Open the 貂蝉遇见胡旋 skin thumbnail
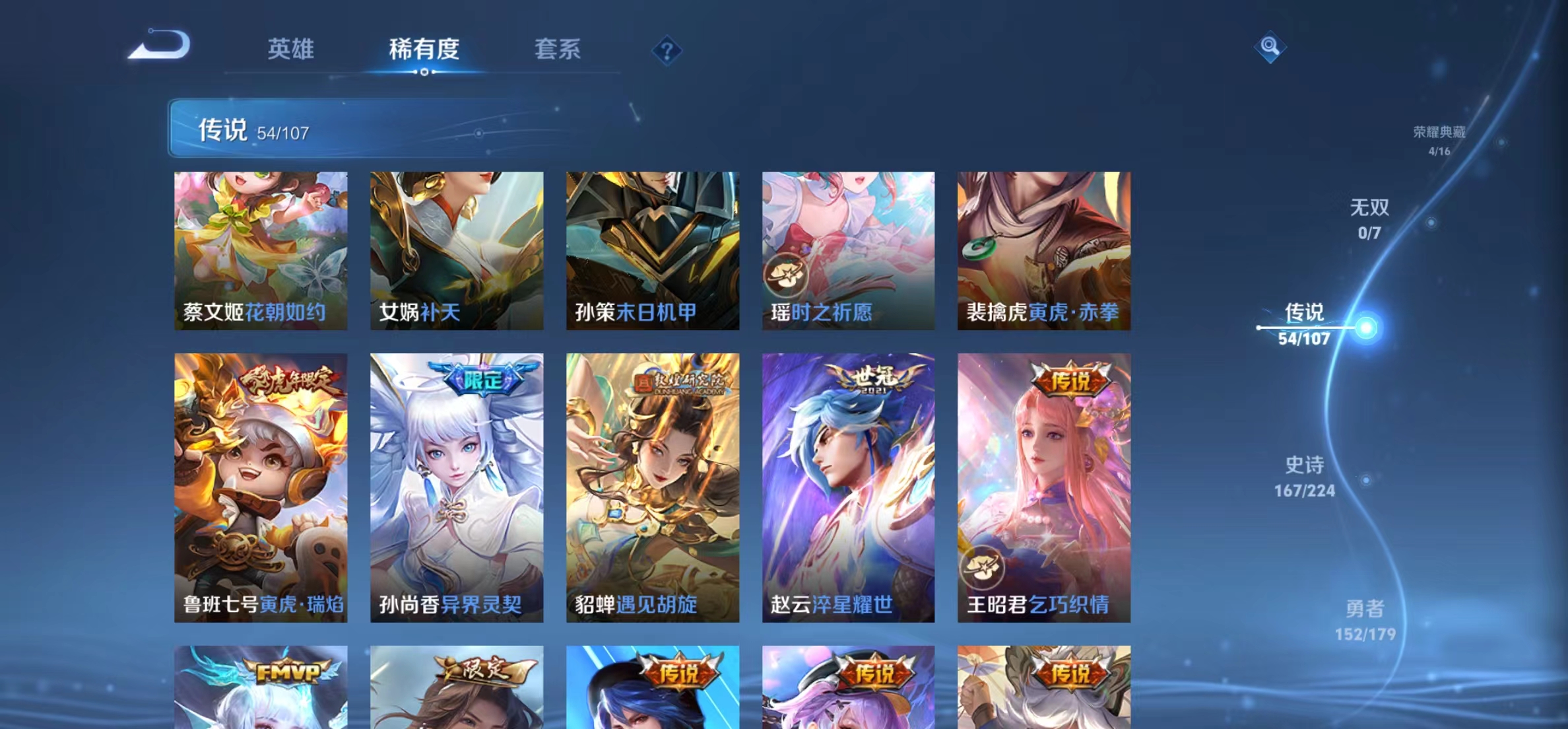The width and height of the screenshot is (1568, 729). pyautogui.click(x=652, y=489)
